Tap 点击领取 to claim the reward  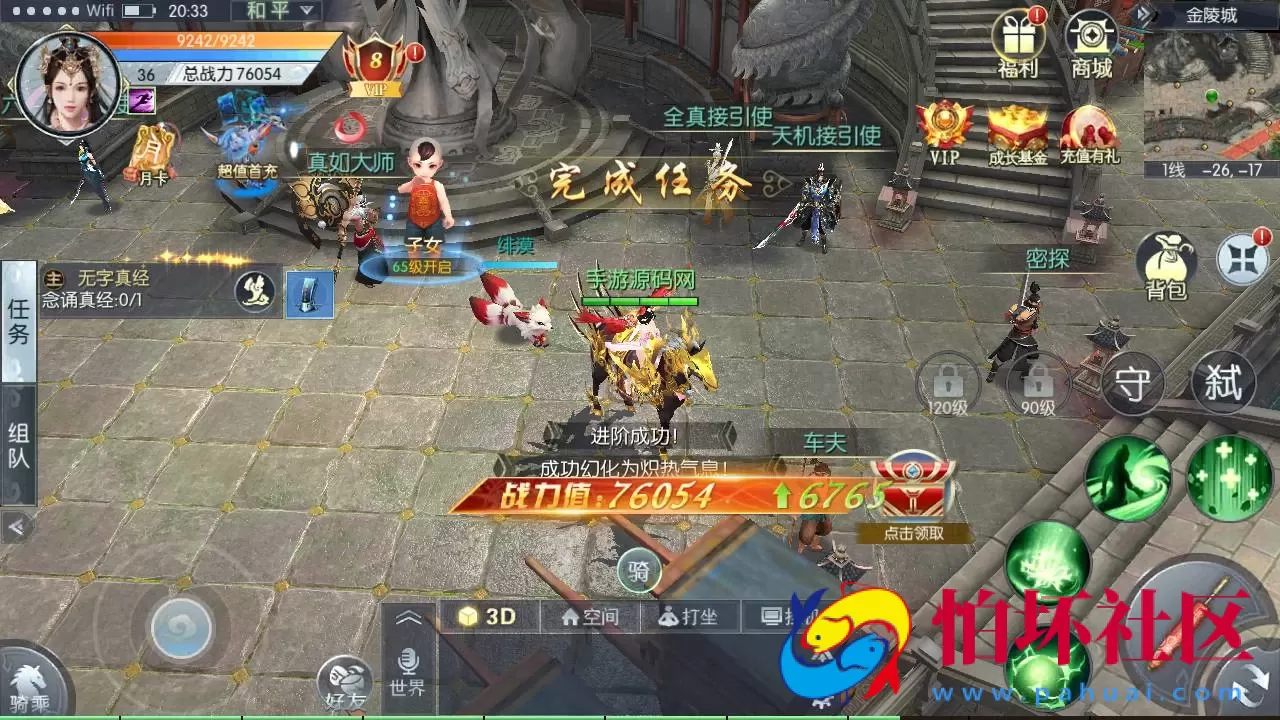tap(912, 535)
